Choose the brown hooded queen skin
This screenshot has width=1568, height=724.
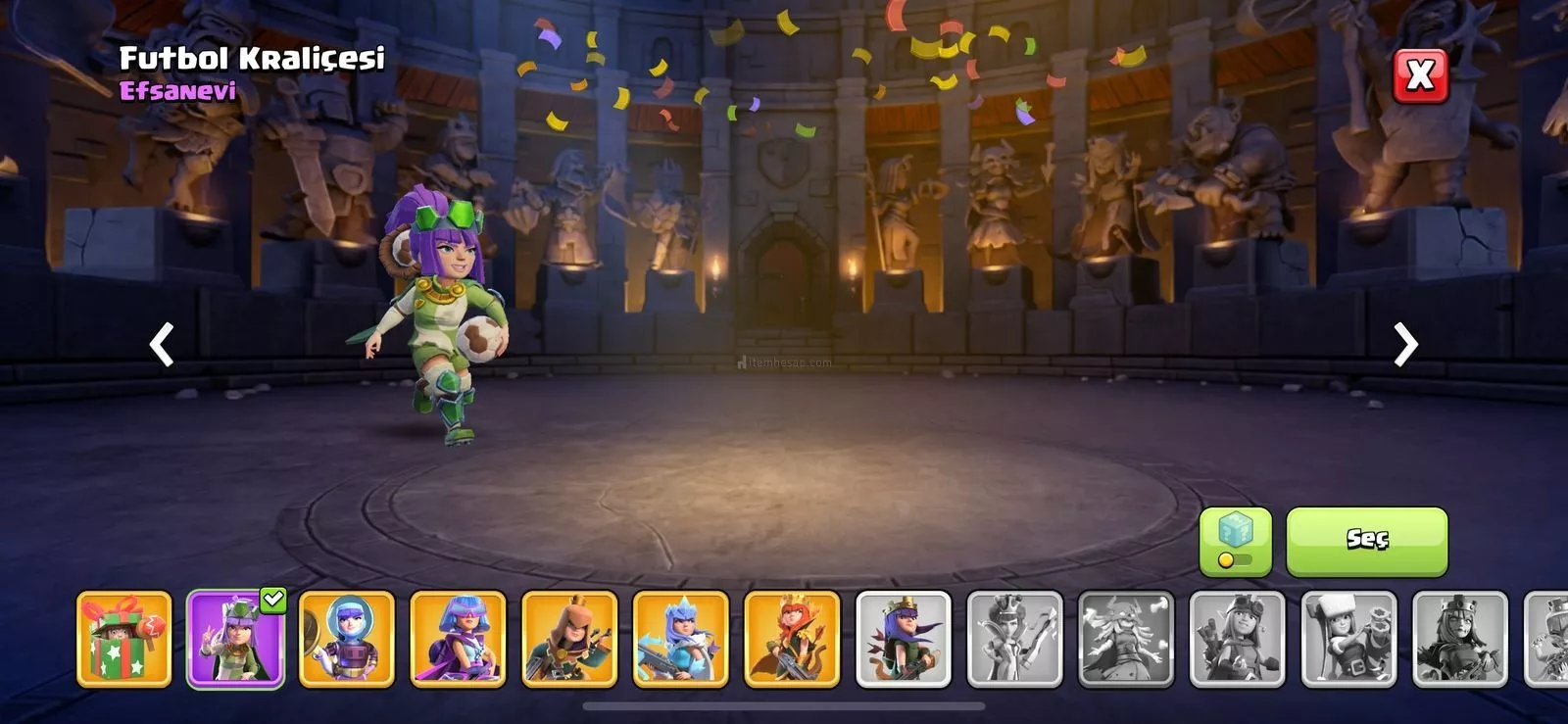[569, 639]
